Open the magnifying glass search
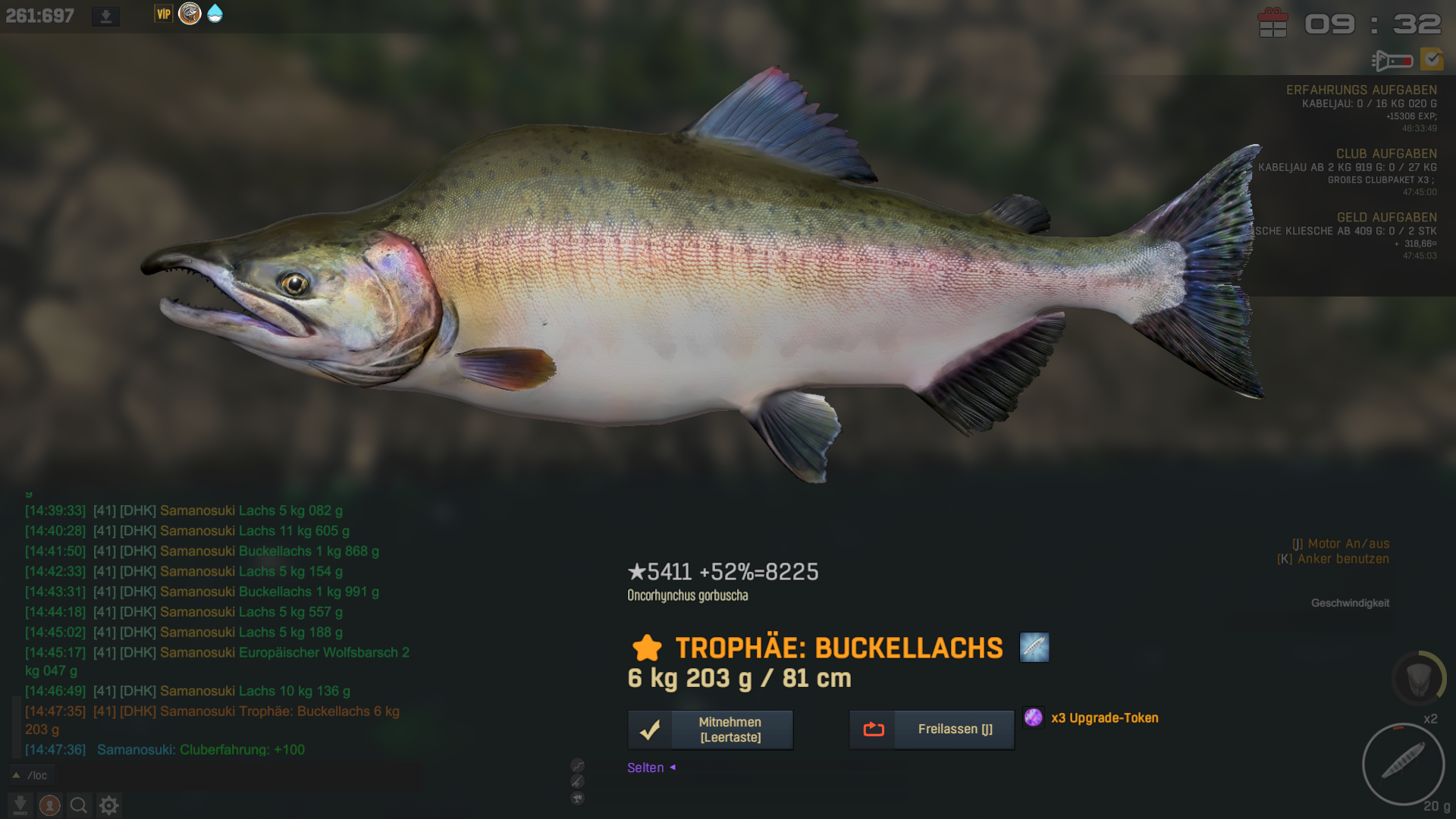This screenshot has height=819, width=1456. [x=79, y=805]
